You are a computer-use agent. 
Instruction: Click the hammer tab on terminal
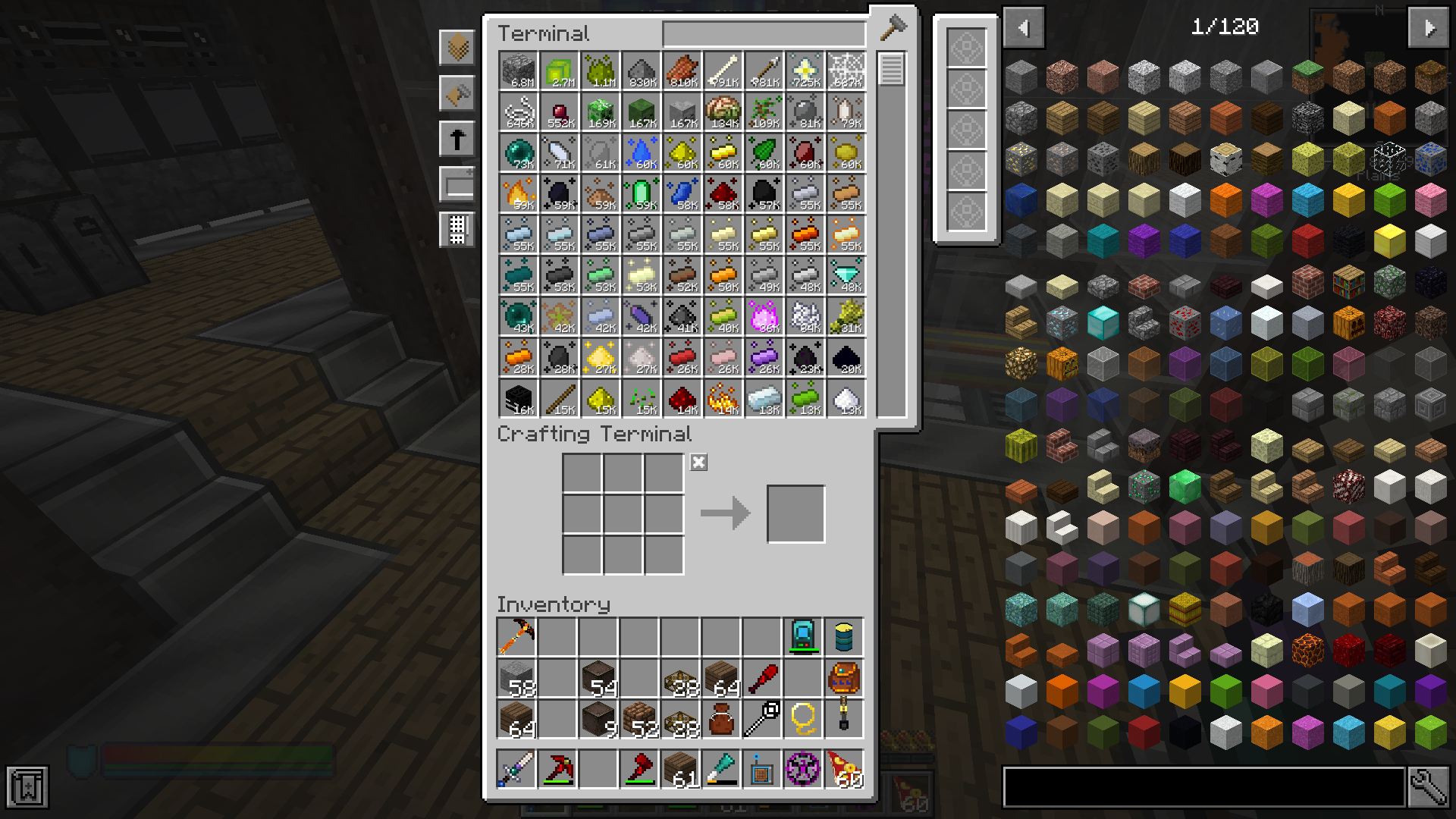[893, 28]
